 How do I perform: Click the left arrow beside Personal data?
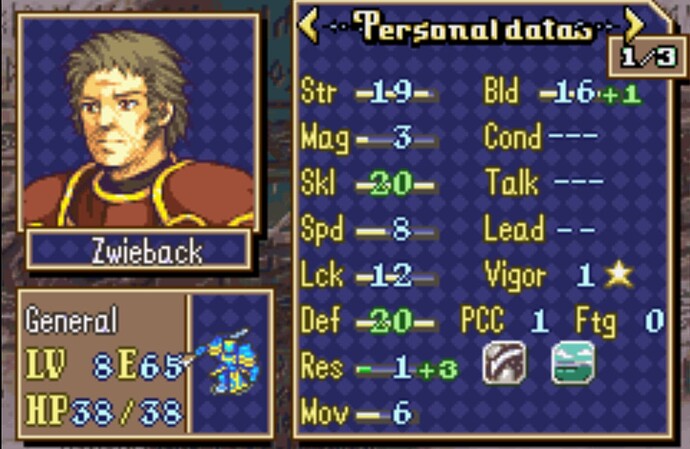point(309,26)
